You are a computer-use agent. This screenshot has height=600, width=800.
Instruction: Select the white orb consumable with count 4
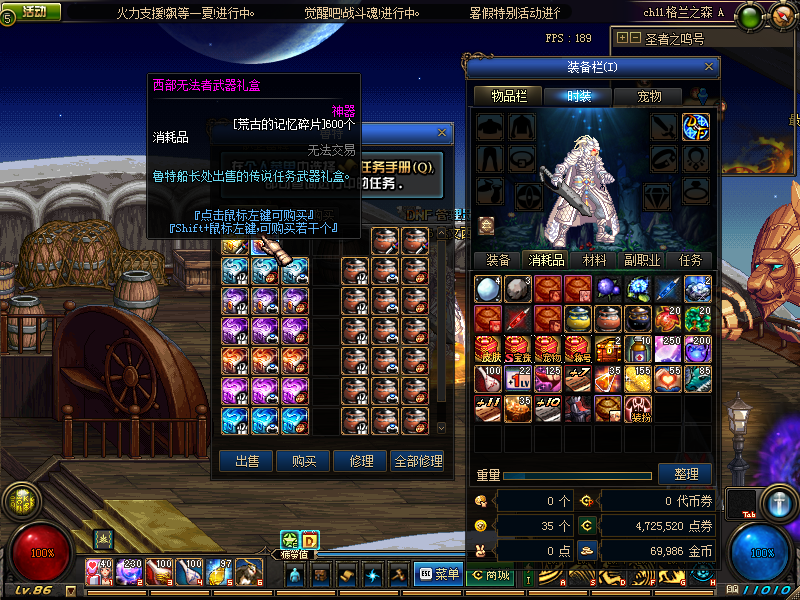click(x=488, y=289)
